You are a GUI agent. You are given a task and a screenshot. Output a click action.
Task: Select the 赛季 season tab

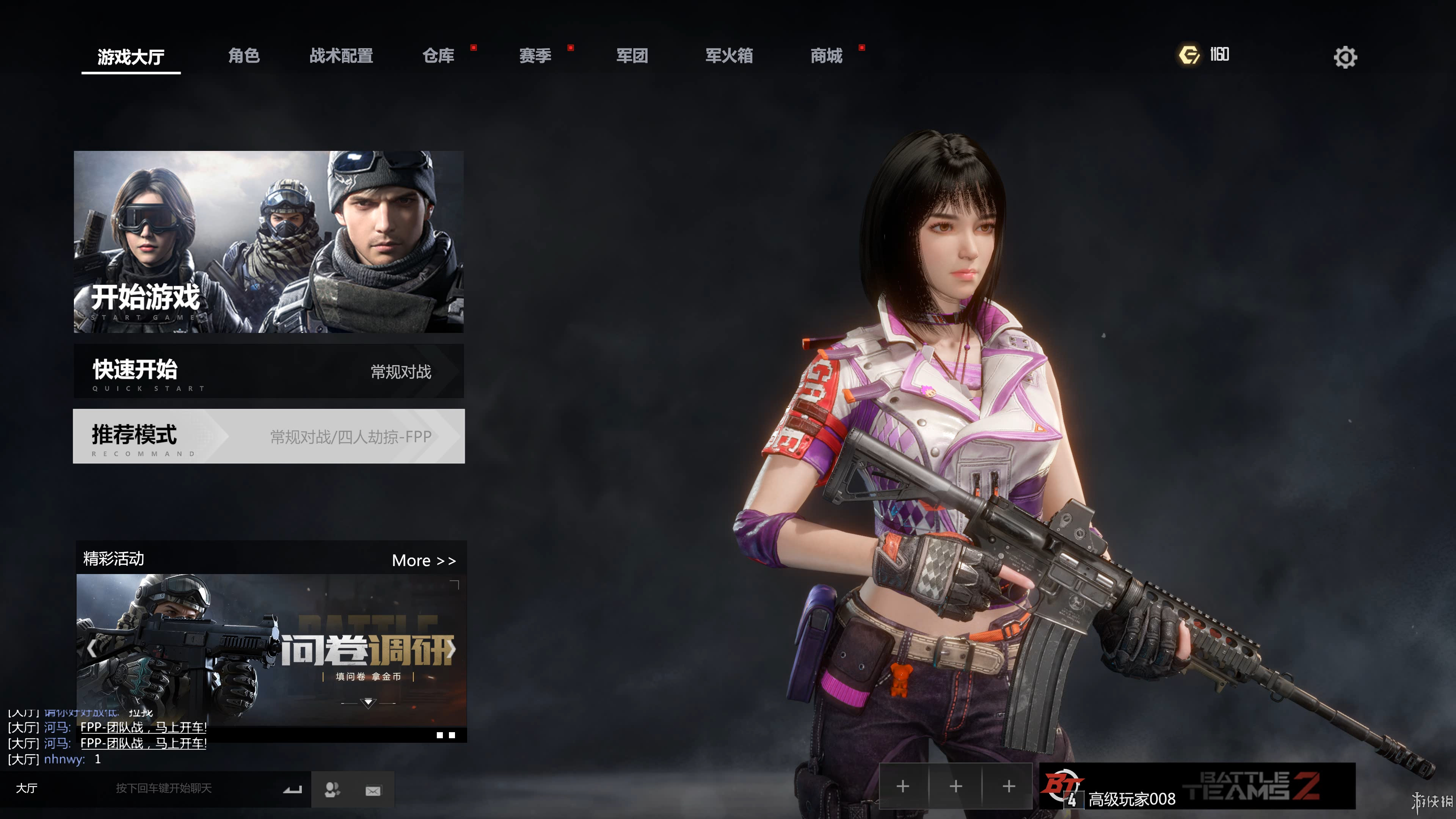[535, 55]
